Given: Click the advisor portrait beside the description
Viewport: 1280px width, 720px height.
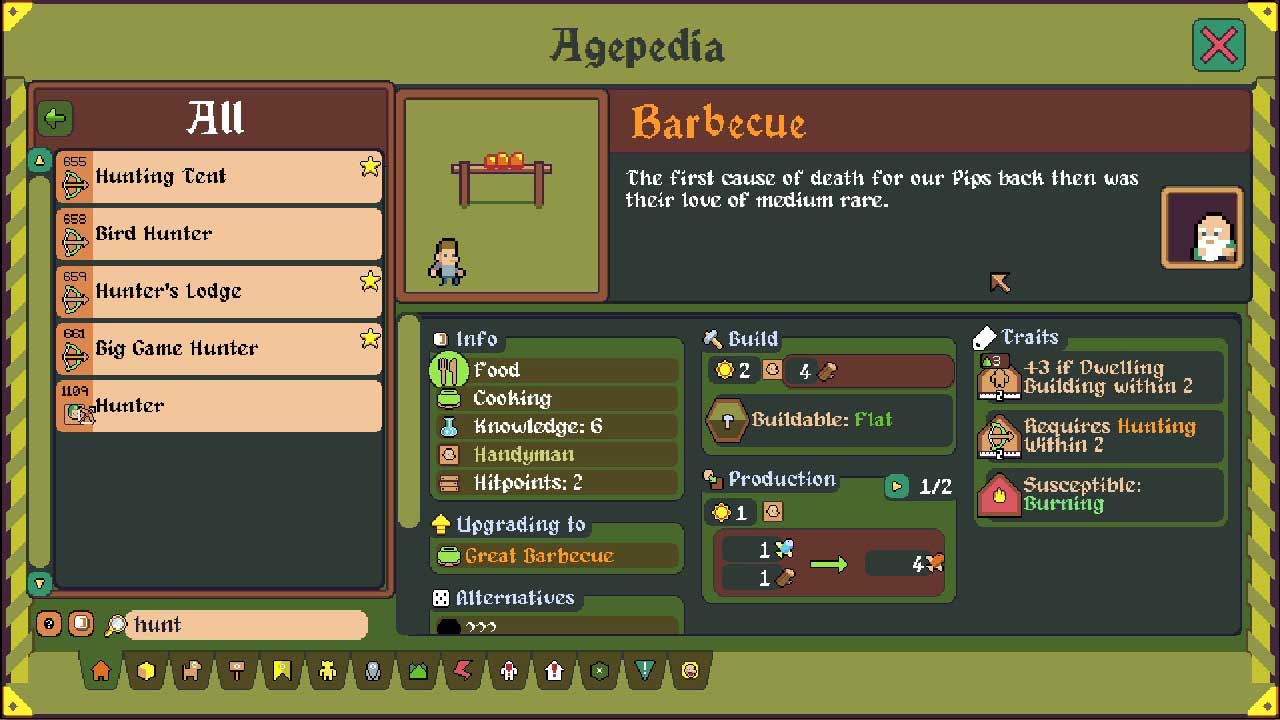Looking at the screenshot, I should [1201, 228].
